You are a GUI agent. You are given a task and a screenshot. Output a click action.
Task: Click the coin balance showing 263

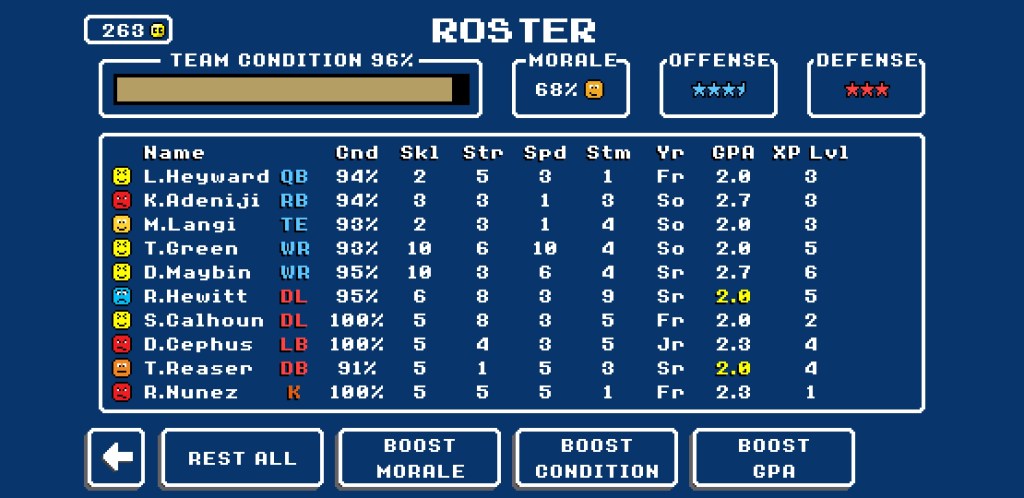[127, 30]
